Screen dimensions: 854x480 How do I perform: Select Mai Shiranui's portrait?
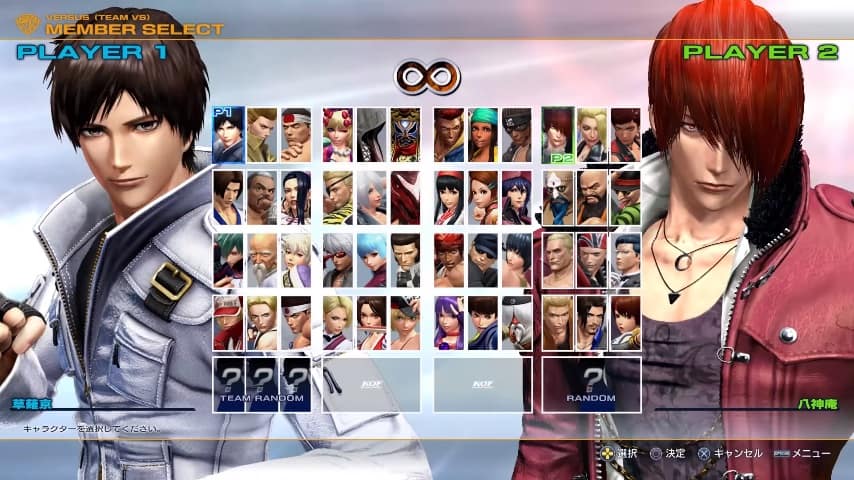tap(372, 322)
